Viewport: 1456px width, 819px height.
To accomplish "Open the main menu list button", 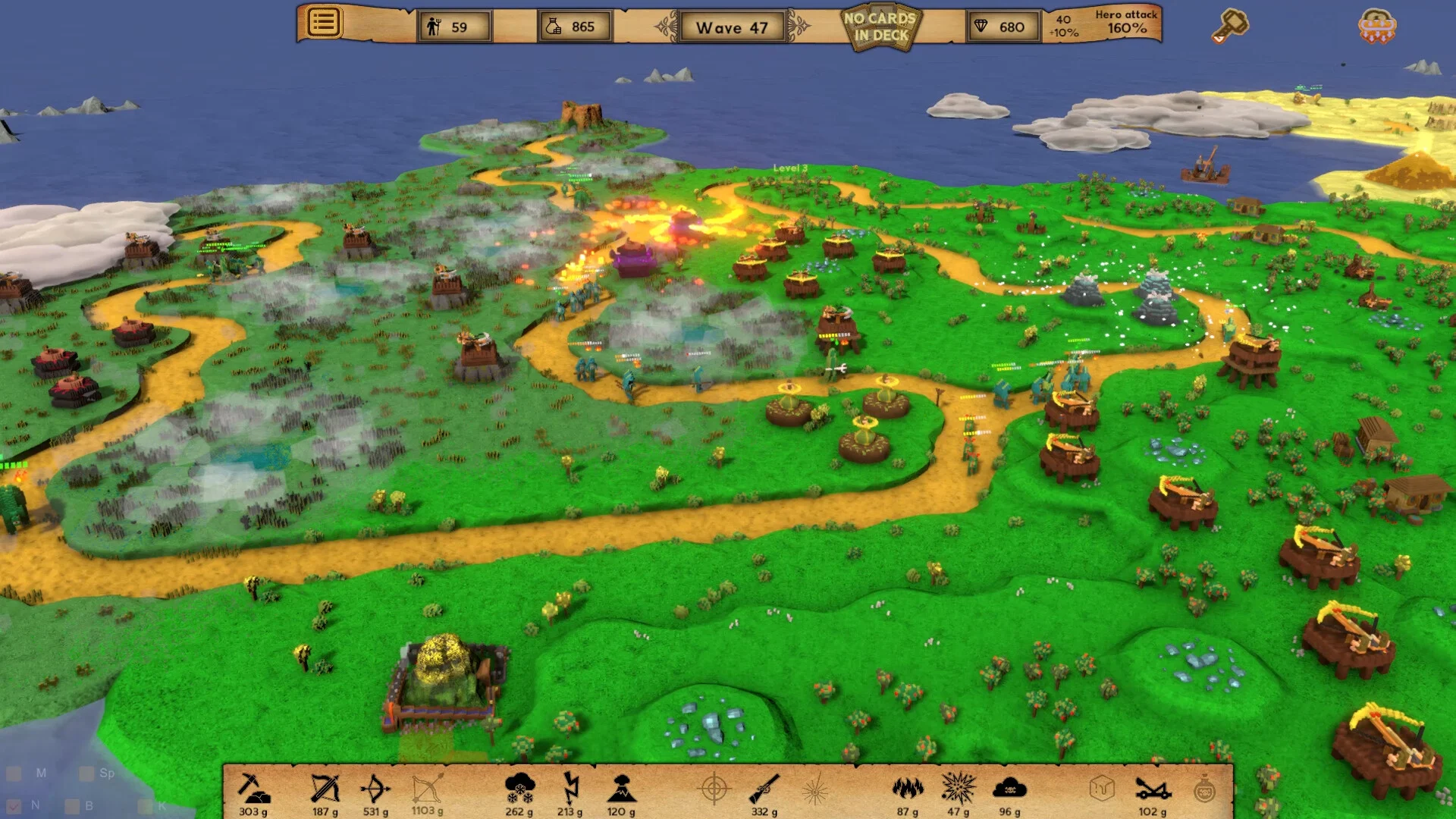I will [x=323, y=22].
